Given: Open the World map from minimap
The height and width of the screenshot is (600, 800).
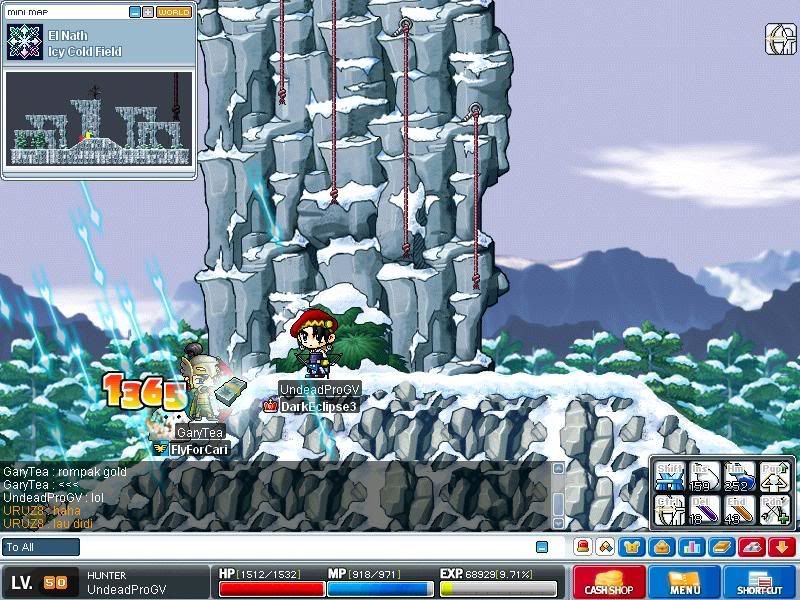Looking at the screenshot, I should (174, 12).
